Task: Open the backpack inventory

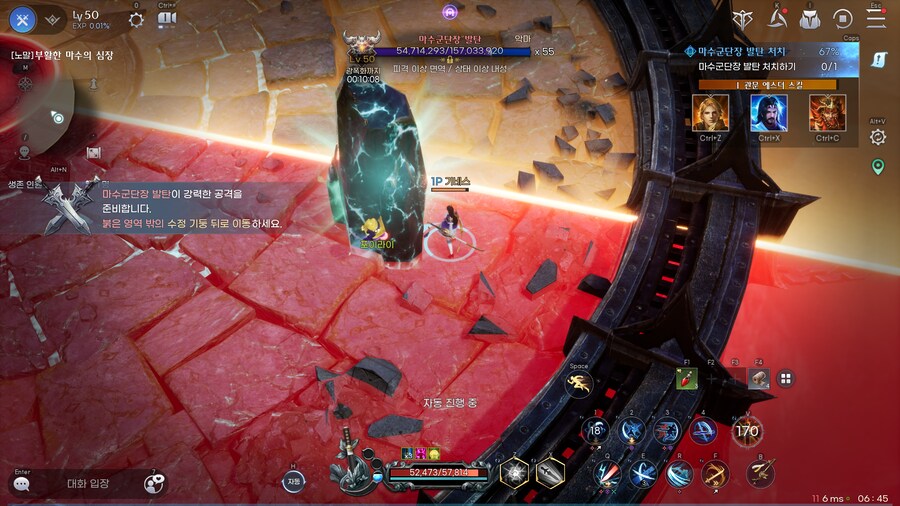Action: pyautogui.click(x=810, y=18)
